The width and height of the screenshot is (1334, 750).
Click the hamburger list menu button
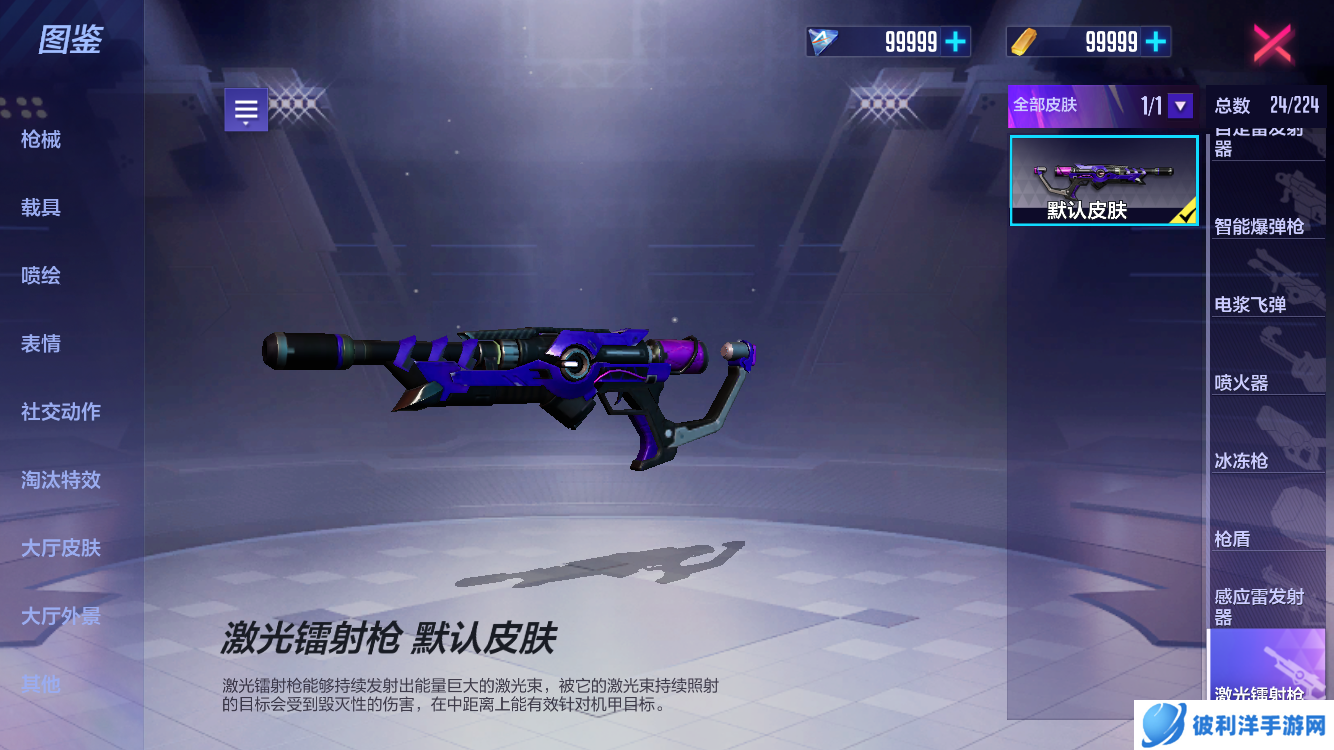(246, 110)
